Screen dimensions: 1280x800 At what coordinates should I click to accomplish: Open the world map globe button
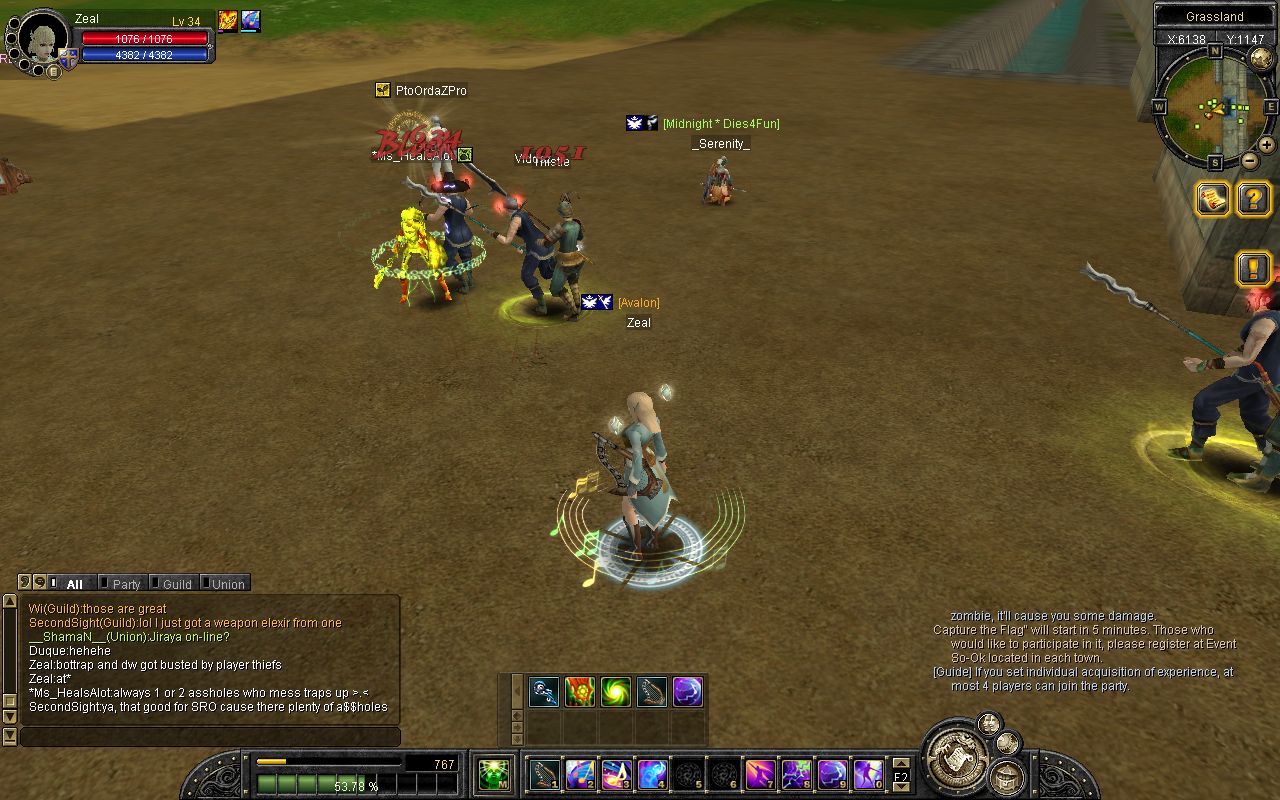[1261, 59]
